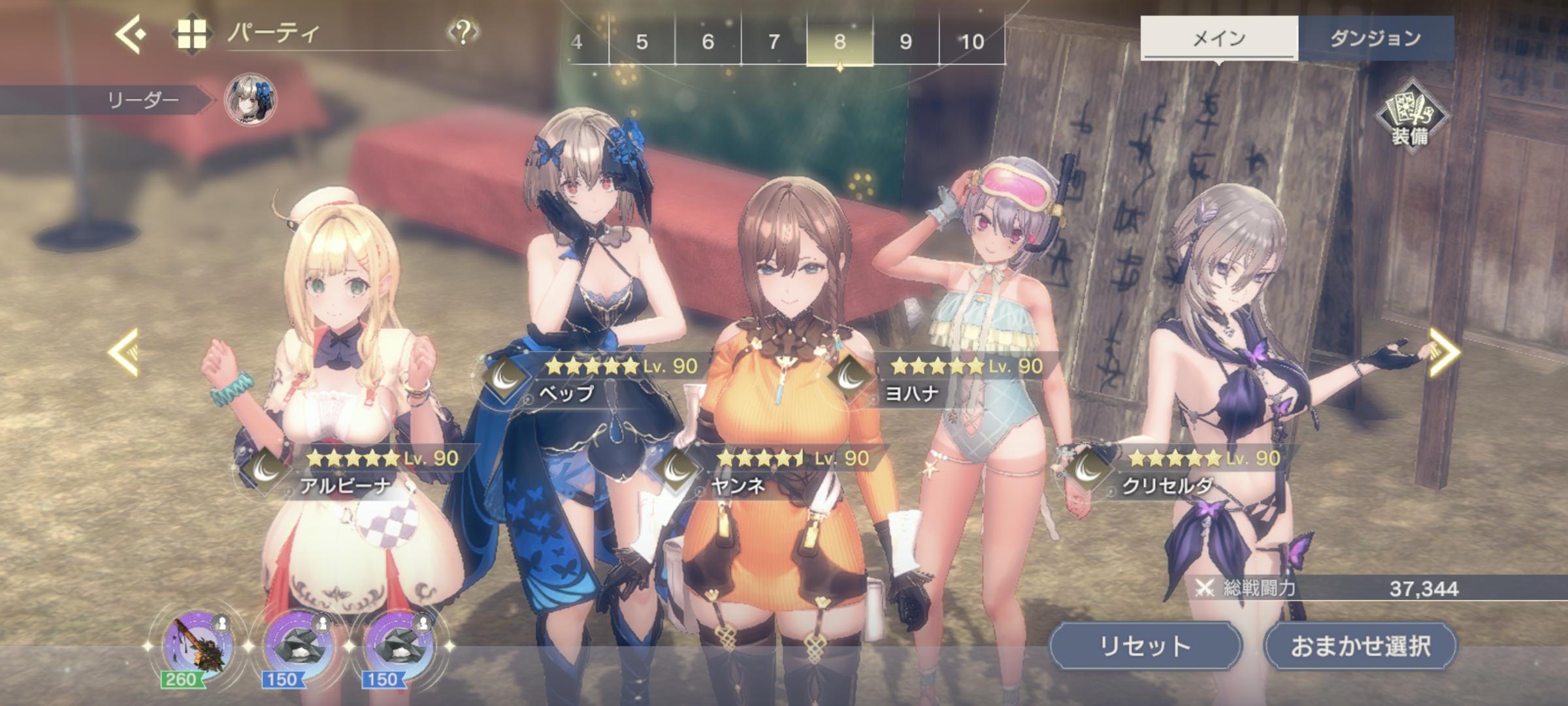Go back with the arrow button
Viewport: 1568px width, 706px height.
point(131,34)
